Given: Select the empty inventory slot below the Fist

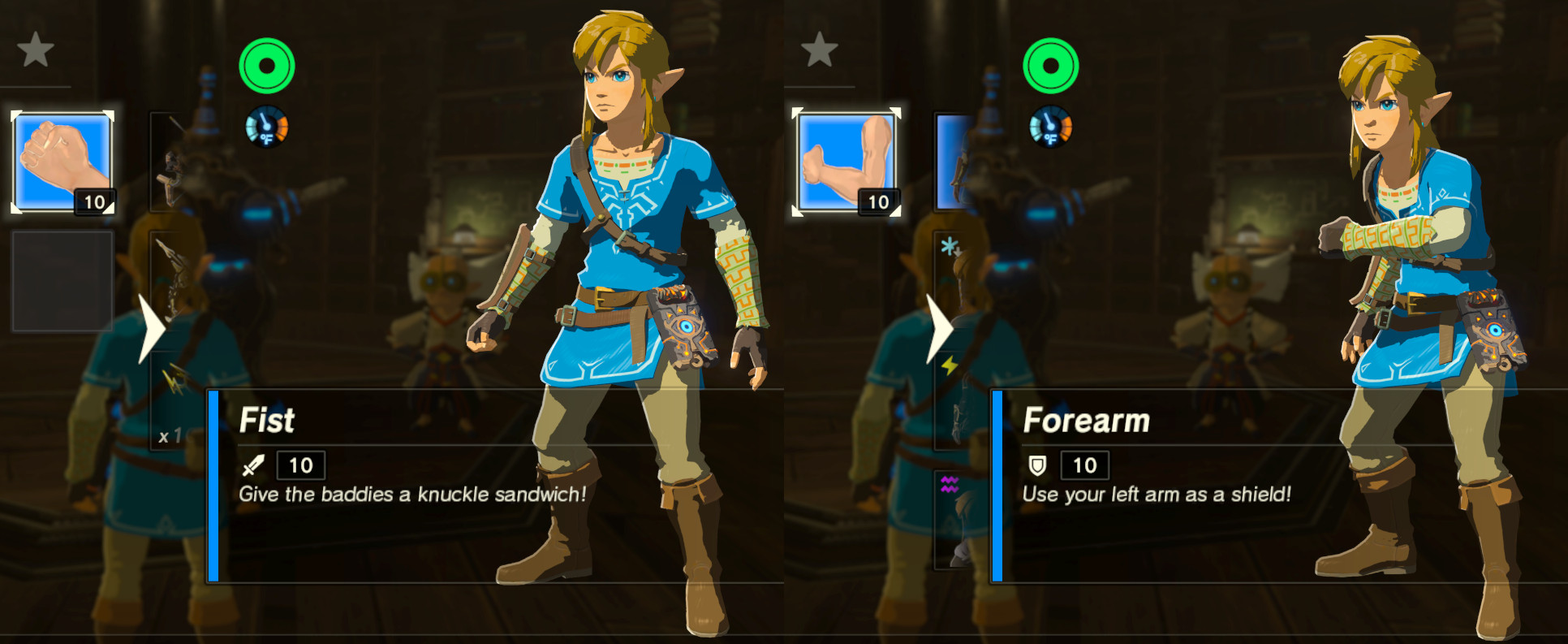Looking at the screenshot, I should pos(61,280).
